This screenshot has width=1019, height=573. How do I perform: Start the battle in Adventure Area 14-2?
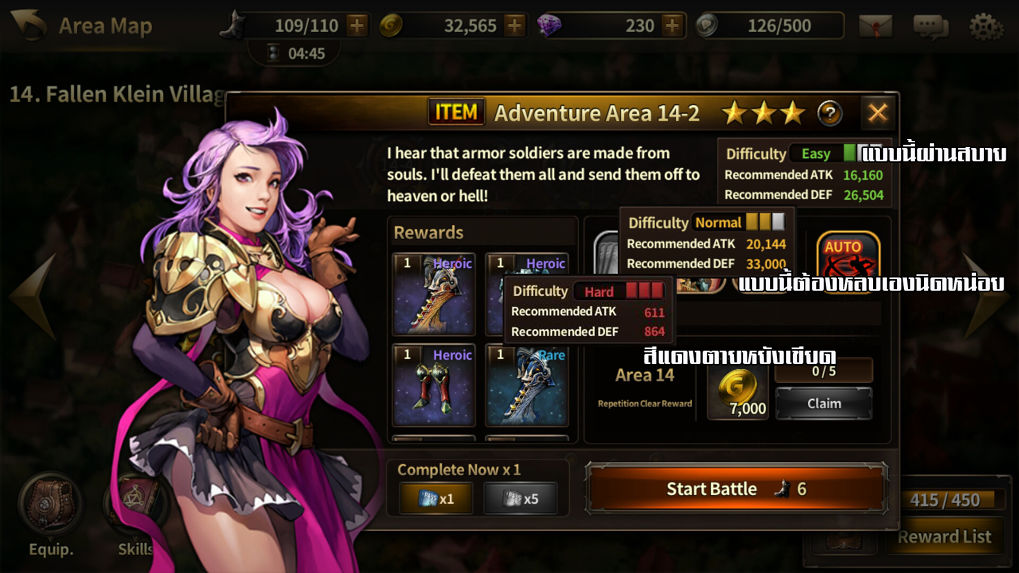point(736,489)
